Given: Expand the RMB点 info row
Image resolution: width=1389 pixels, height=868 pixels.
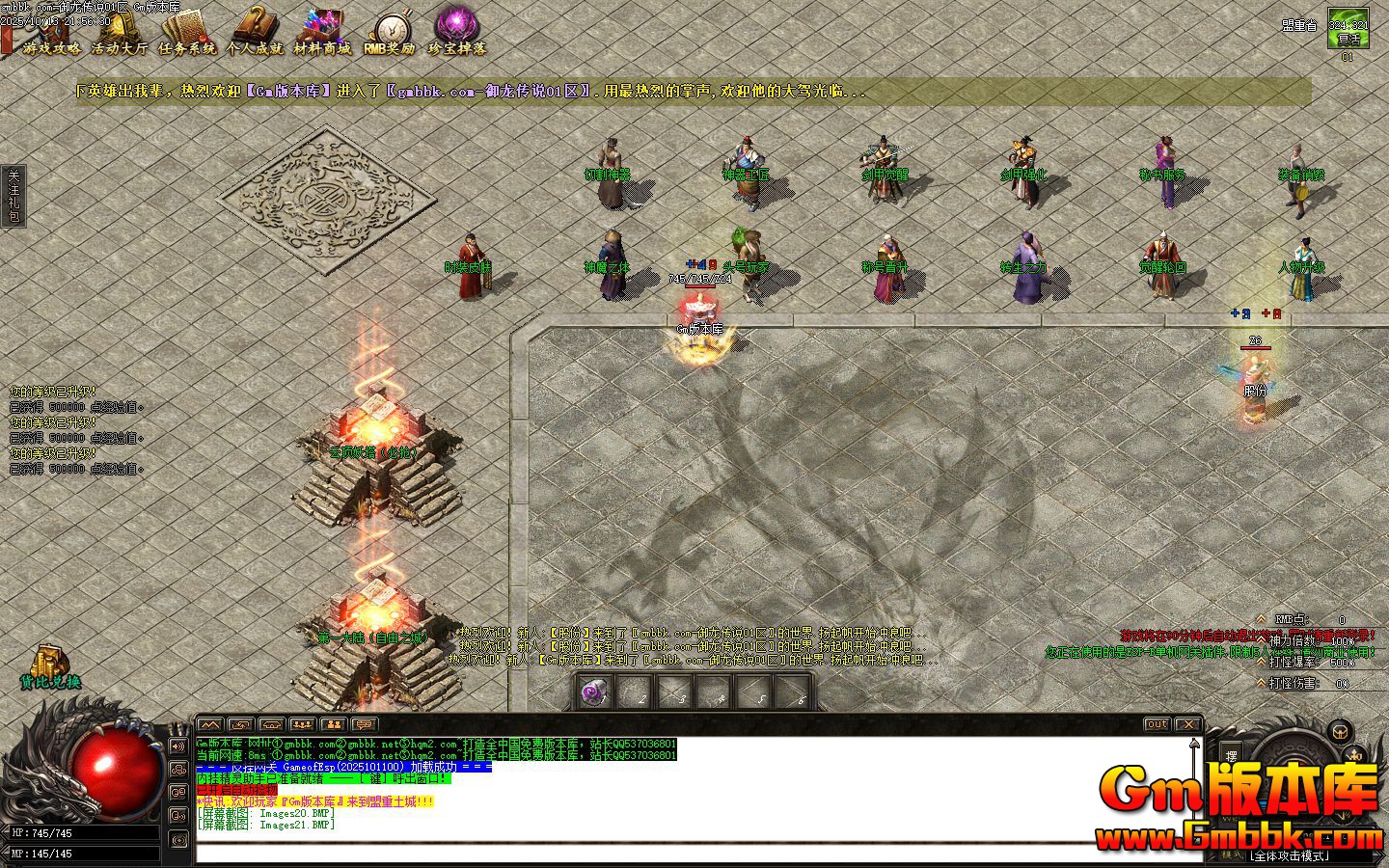Looking at the screenshot, I should (1260, 619).
